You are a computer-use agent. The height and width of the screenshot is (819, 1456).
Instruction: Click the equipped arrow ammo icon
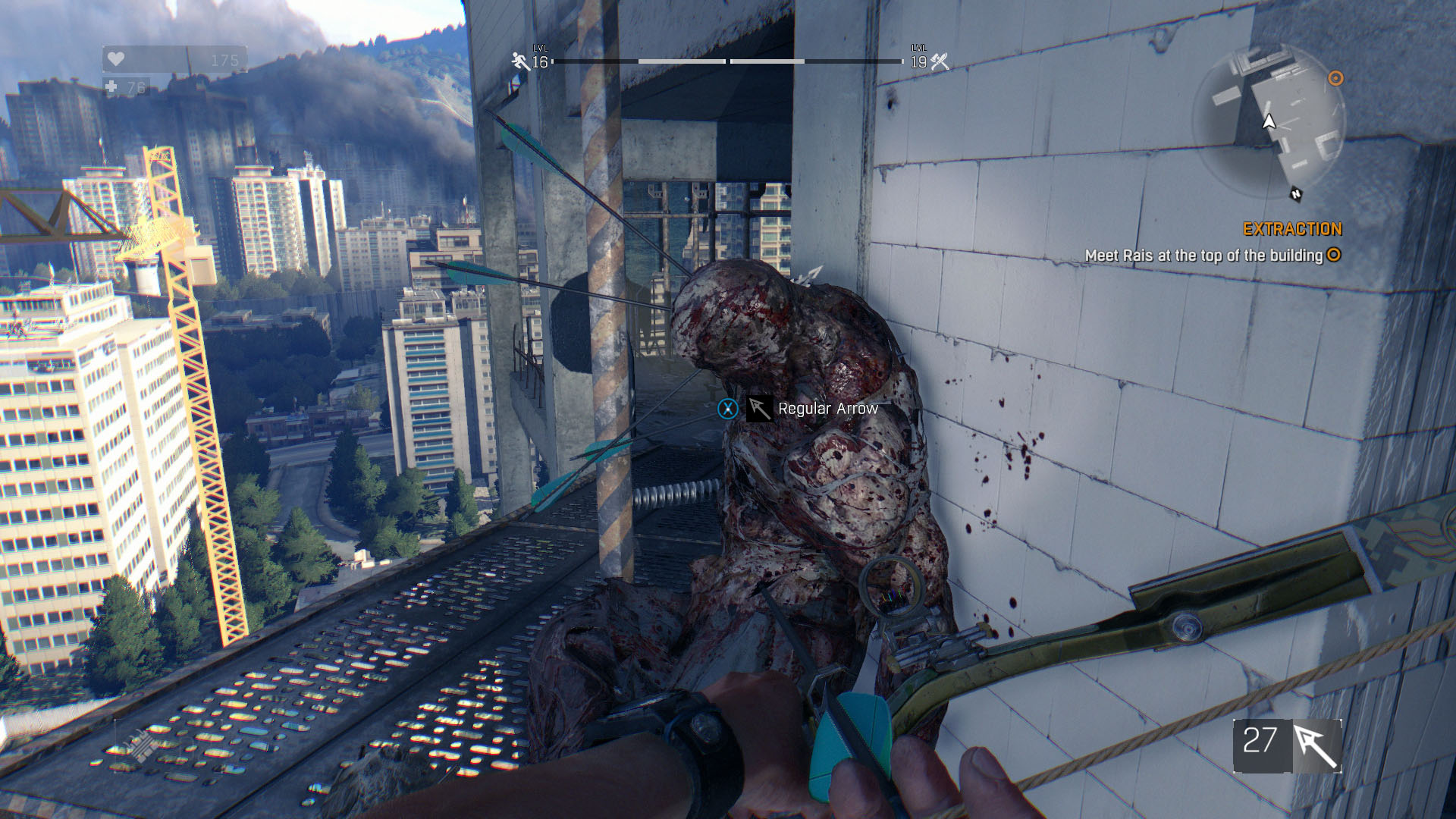pyautogui.click(x=1316, y=746)
